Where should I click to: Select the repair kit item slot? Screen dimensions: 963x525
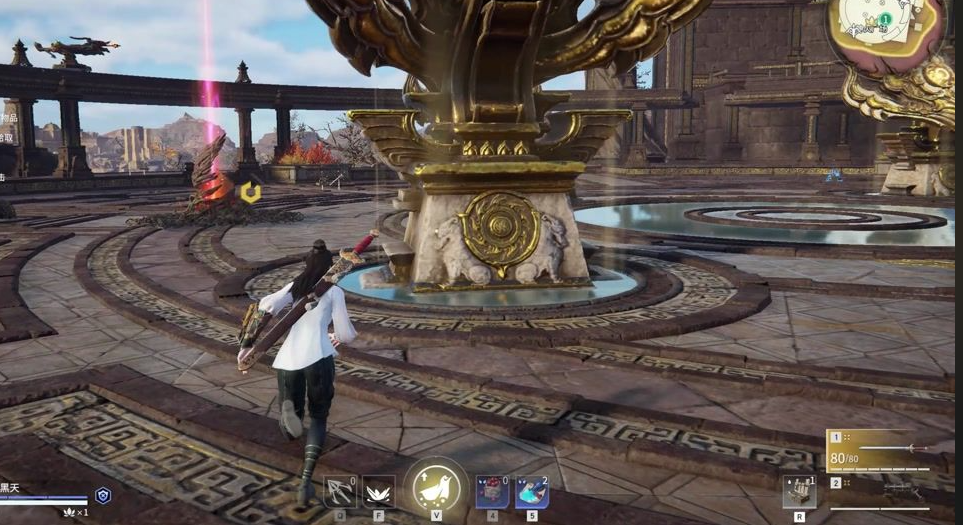pyautogui.click(x=799, y=493)
